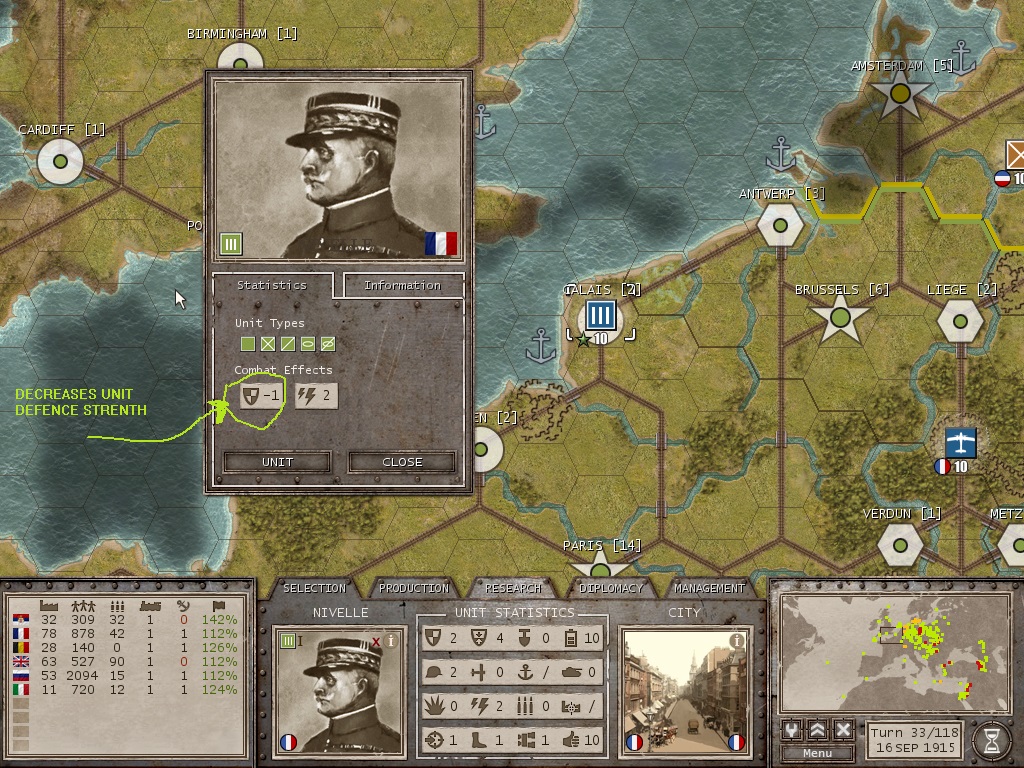
Task: Open the Management tab
Action: coord(709,588)
